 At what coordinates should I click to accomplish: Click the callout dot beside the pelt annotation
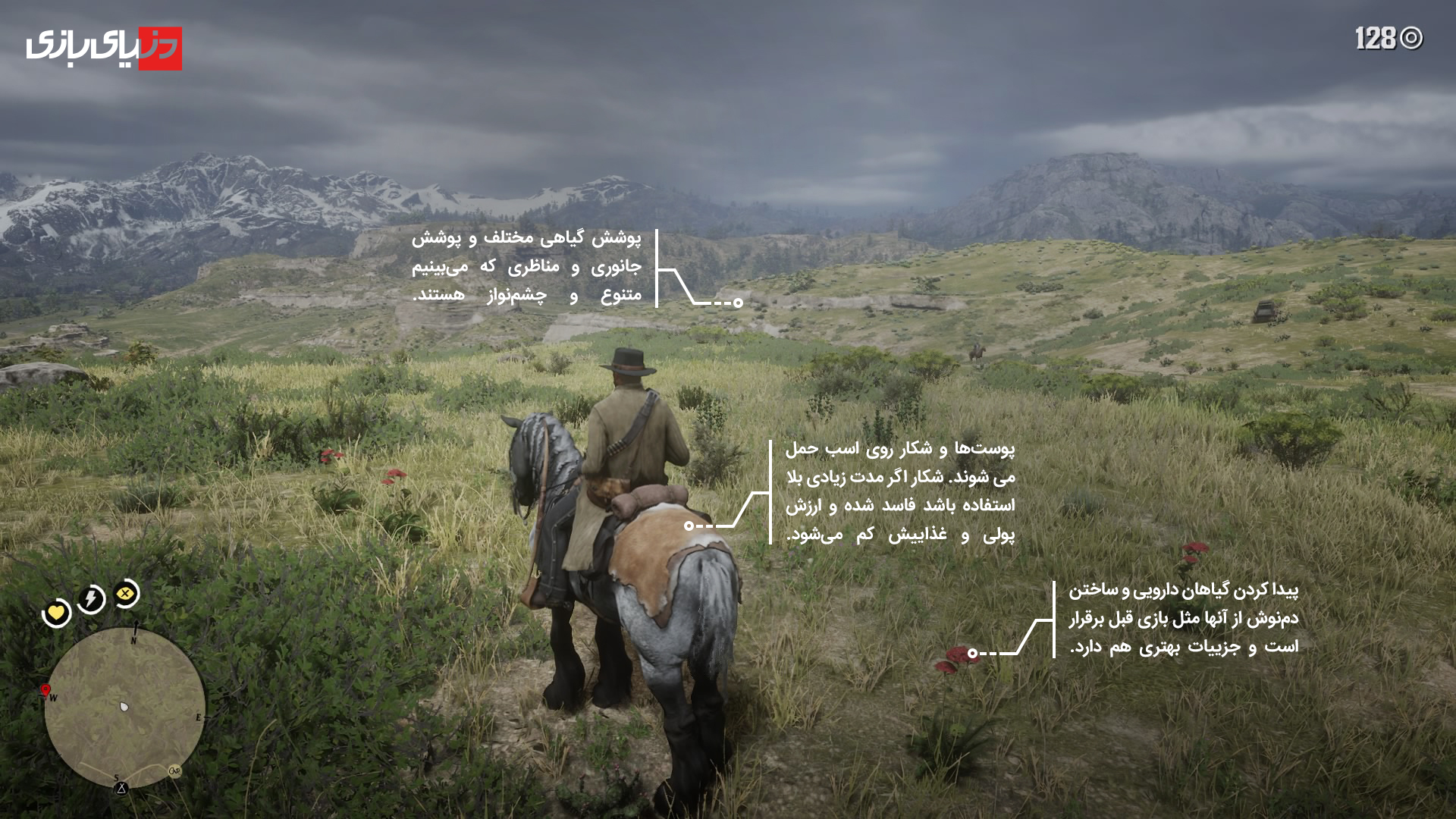click(x=689, y=524)
